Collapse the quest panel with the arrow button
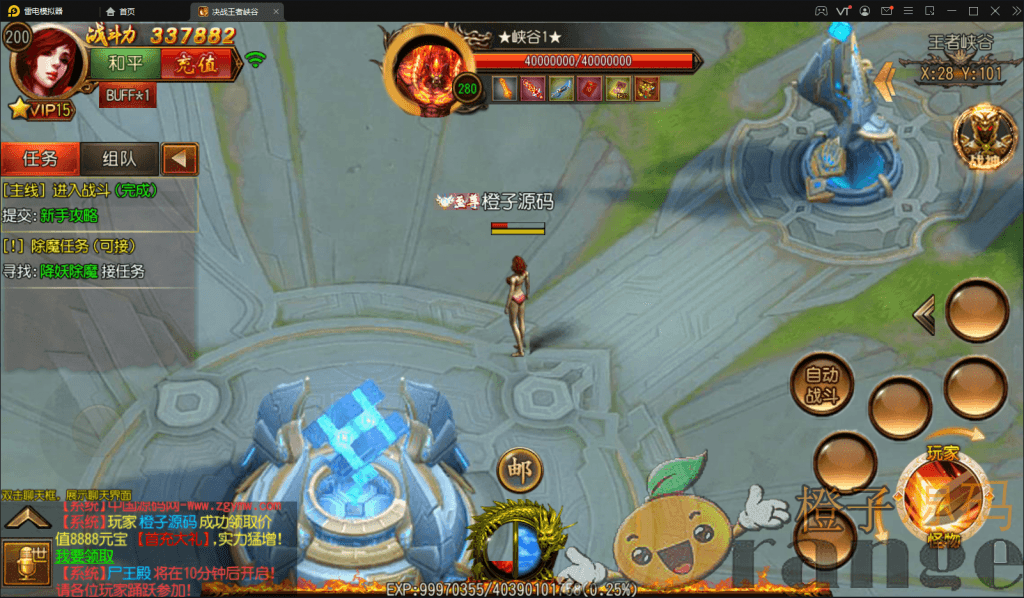 (180, 158)
